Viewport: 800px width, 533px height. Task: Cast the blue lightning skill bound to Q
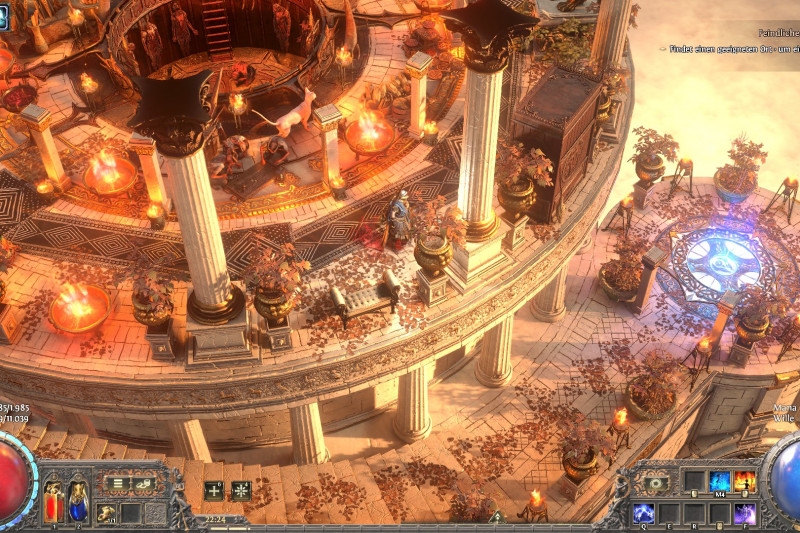tap(644, 513)
